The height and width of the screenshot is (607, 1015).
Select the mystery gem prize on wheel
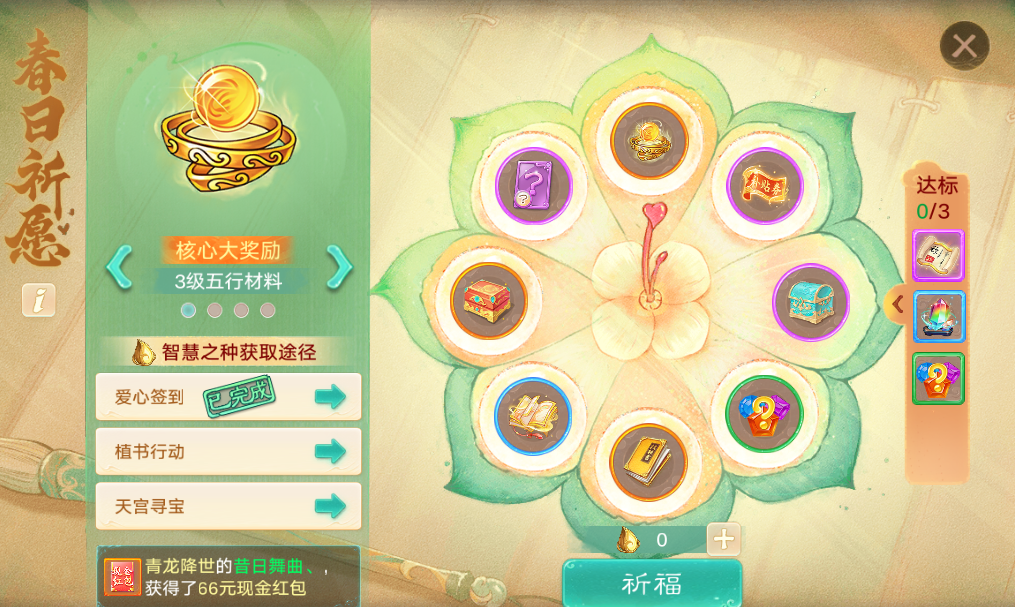click(x=764, y=414)
